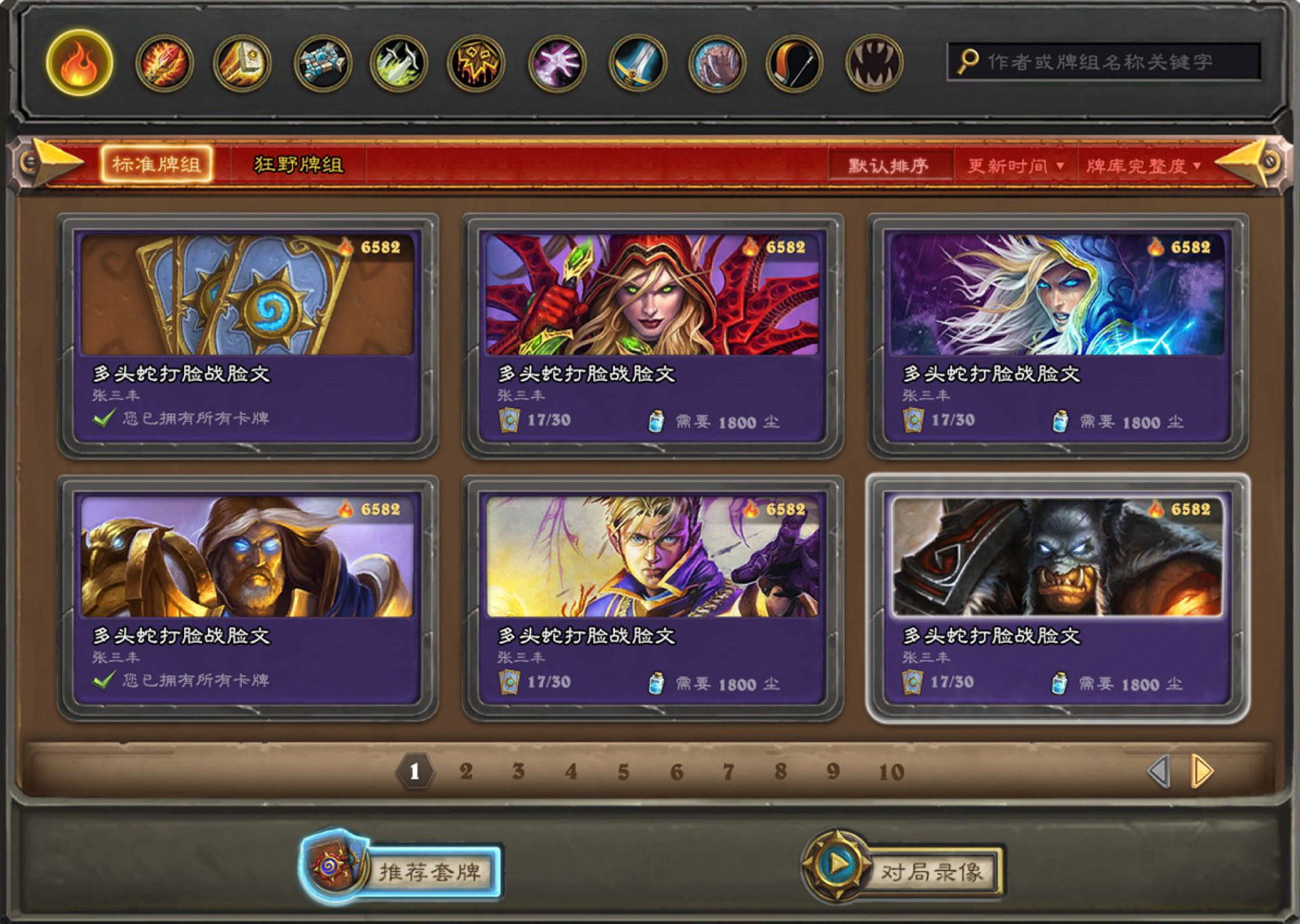Show the next page with arrow
Viewport: 1300px width, 924px height.
pyautogui.click(x=1202, y=771)
